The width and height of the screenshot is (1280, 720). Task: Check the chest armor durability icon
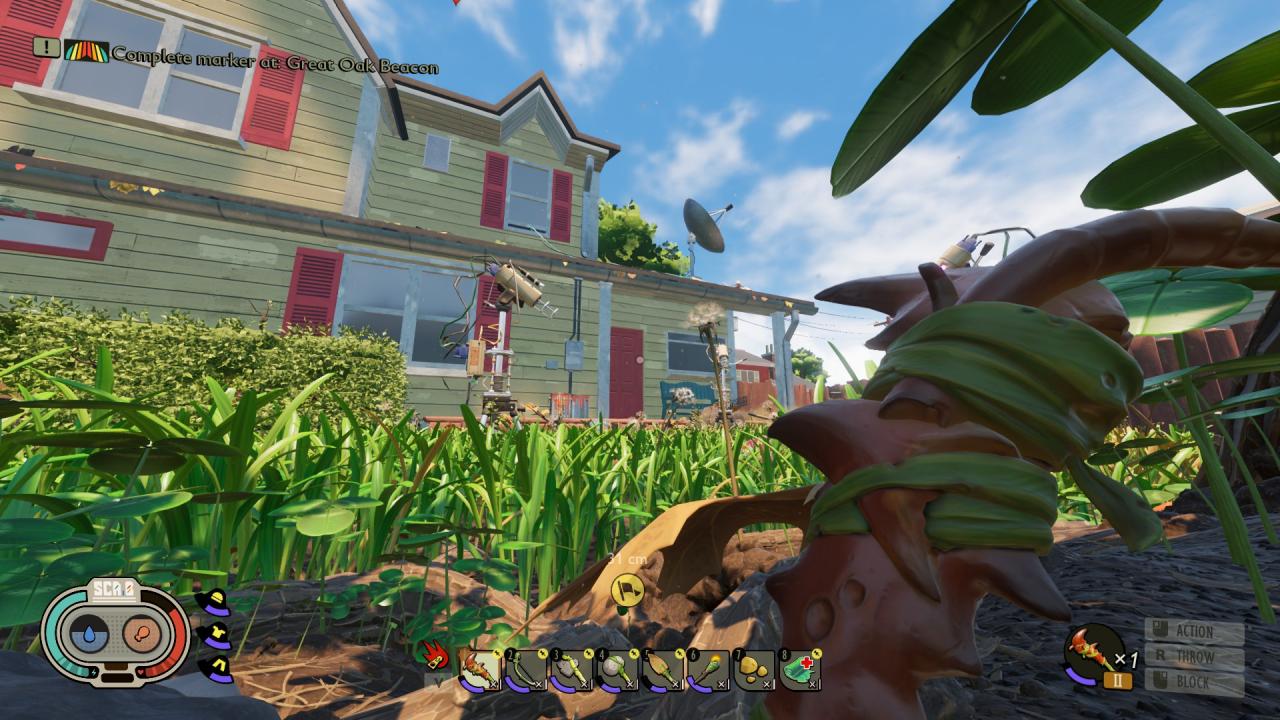pyautogui.click(x=214, y=636)
